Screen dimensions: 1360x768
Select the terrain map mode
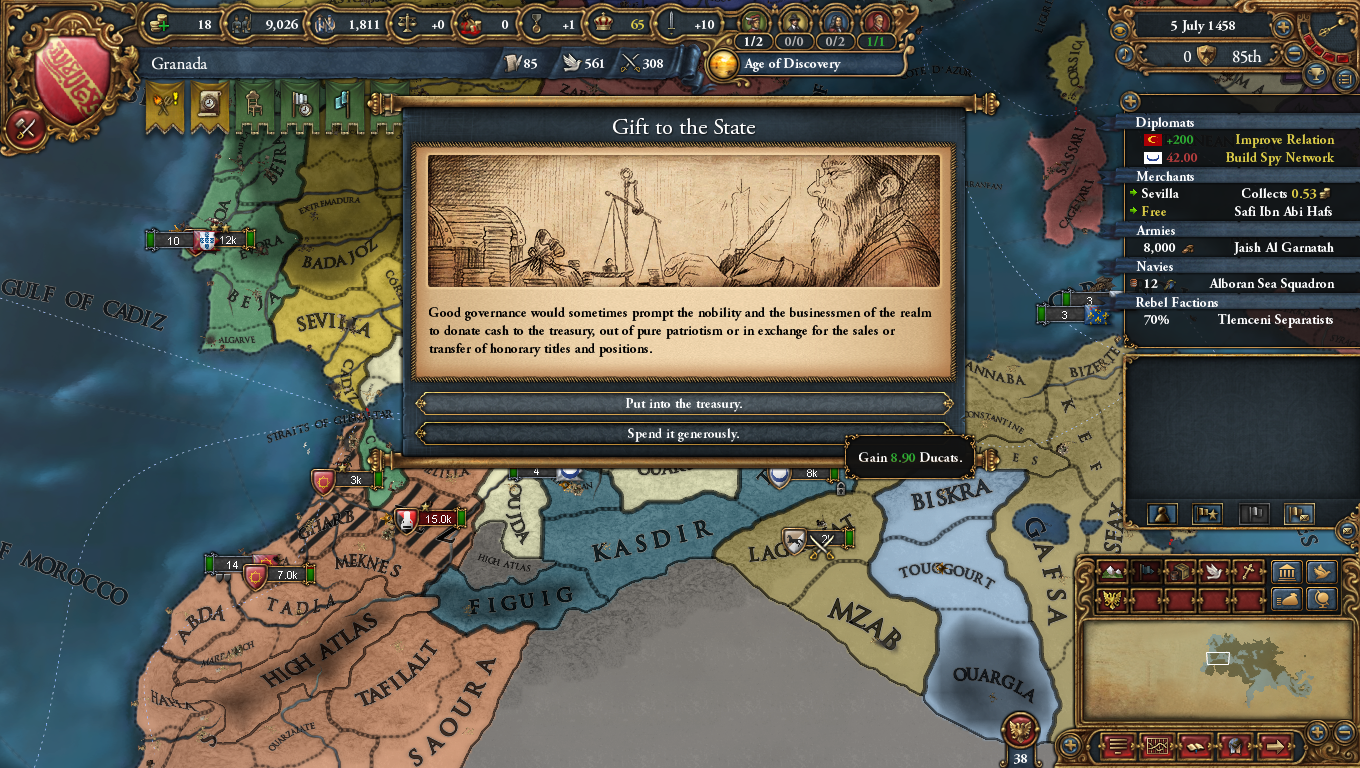click(1113, 570)
